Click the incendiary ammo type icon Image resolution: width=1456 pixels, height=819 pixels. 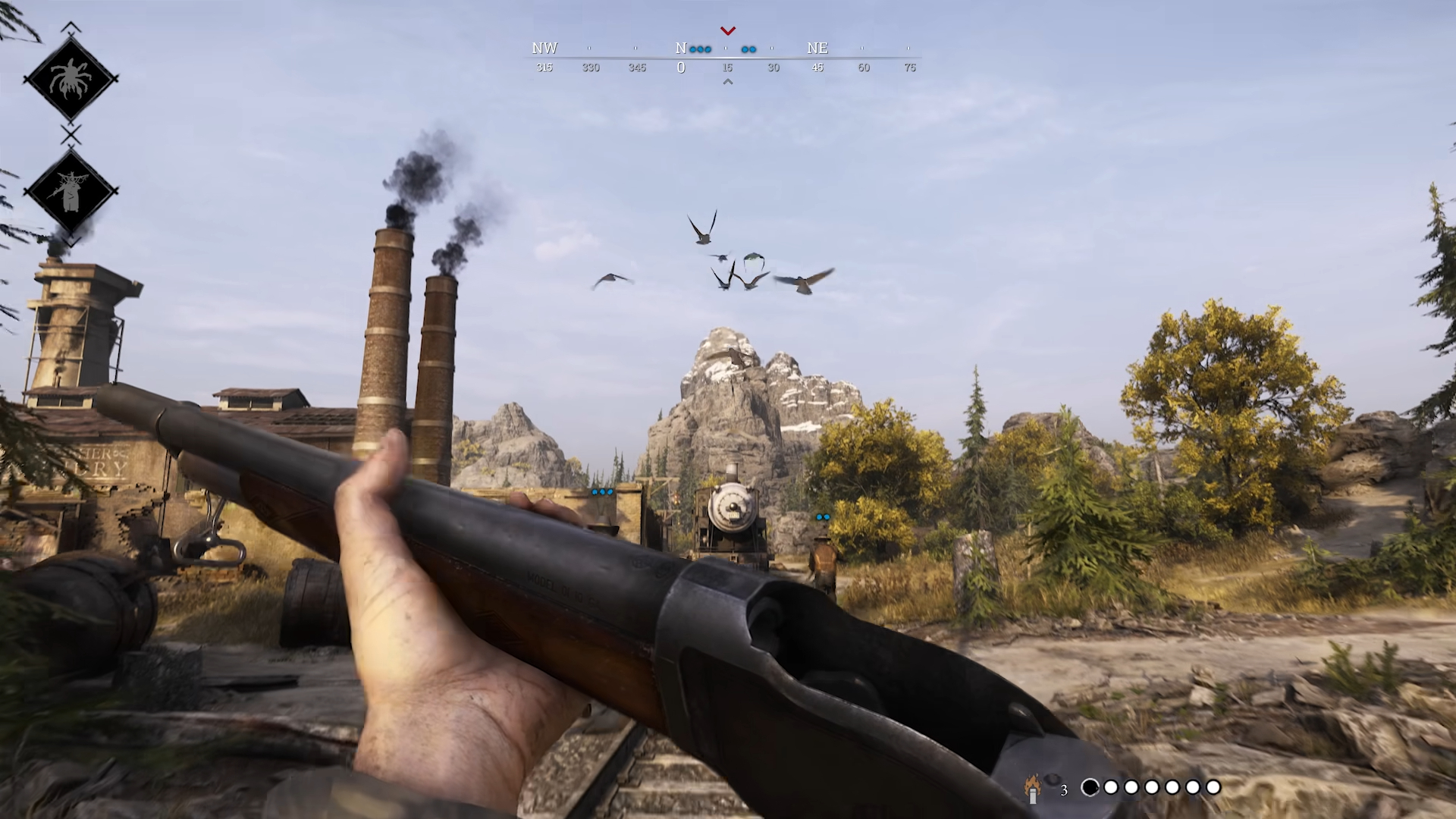point(1033,789)
